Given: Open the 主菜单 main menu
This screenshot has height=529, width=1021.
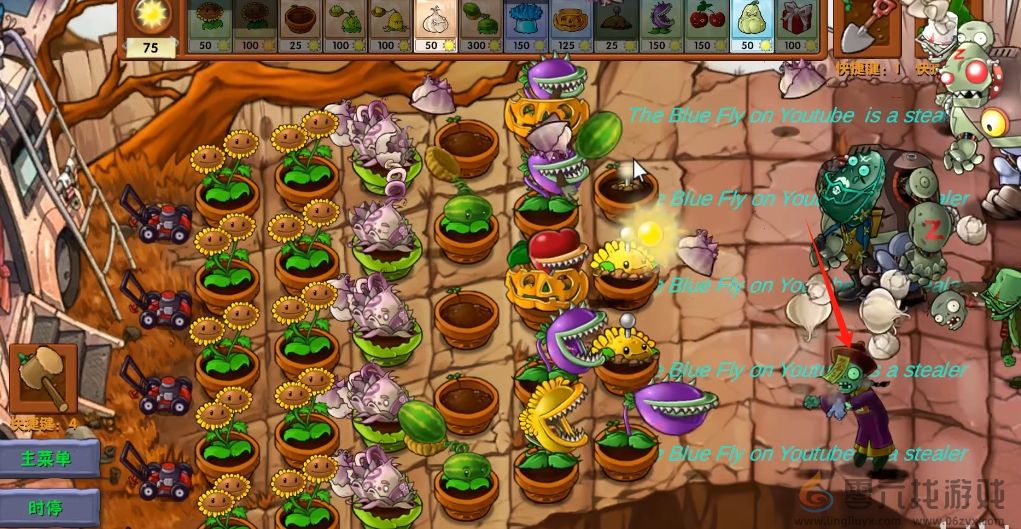Looking at the screenshot, I should pyautogui.click(x=48, y=459).
